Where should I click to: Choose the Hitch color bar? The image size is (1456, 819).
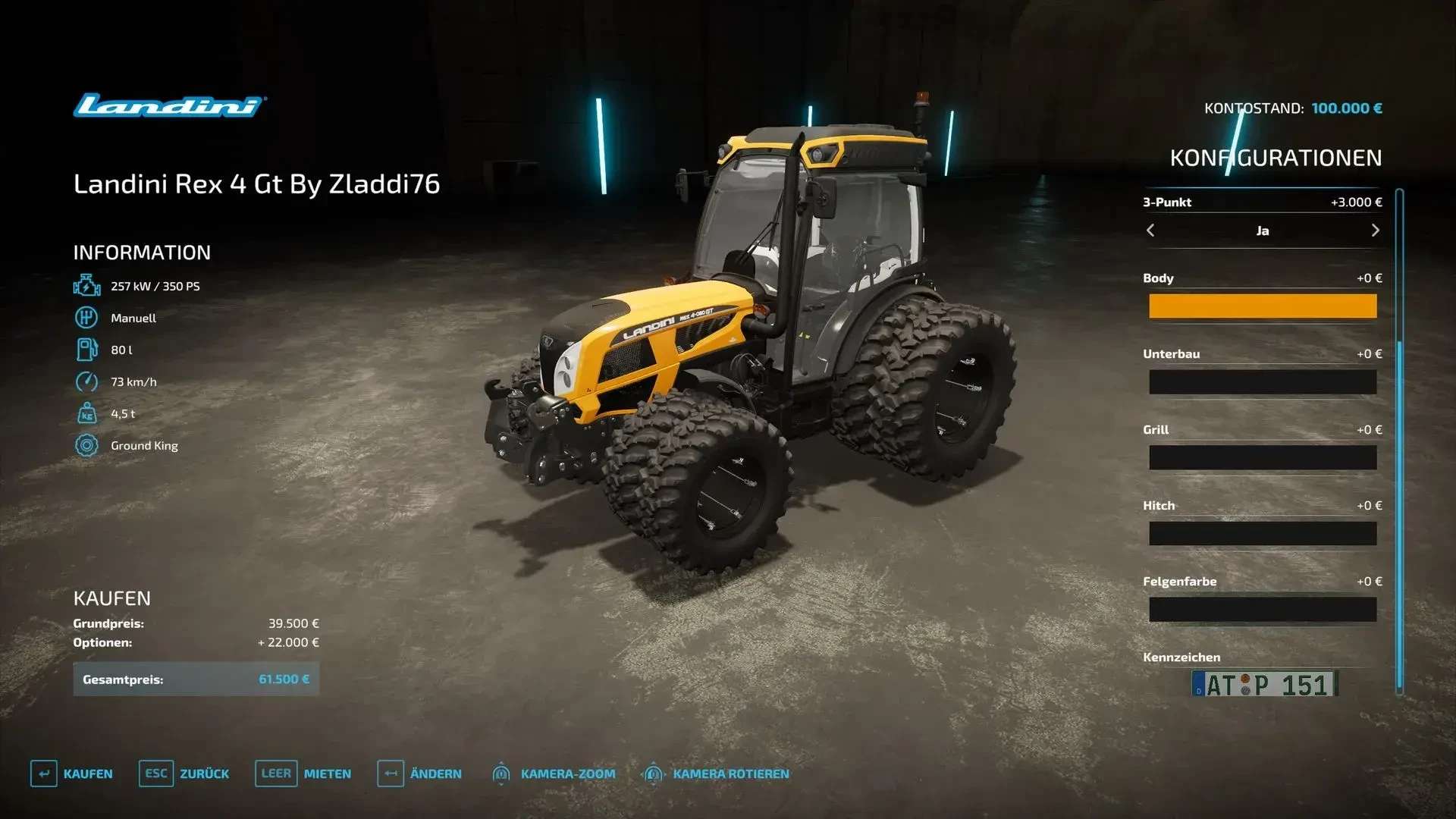pos(1262,534)
